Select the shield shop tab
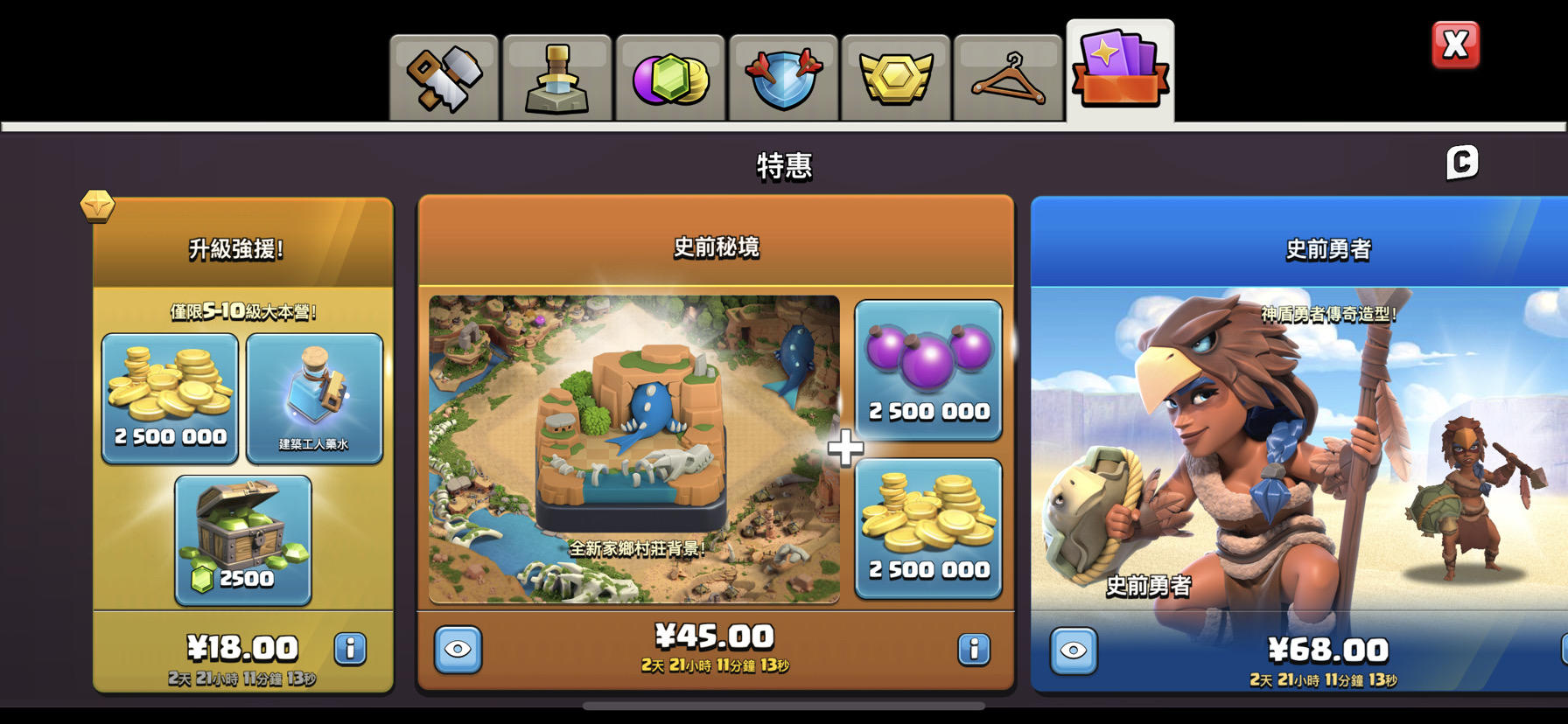Viewport: 1568px width, 724px height. (x=782, y=77)
